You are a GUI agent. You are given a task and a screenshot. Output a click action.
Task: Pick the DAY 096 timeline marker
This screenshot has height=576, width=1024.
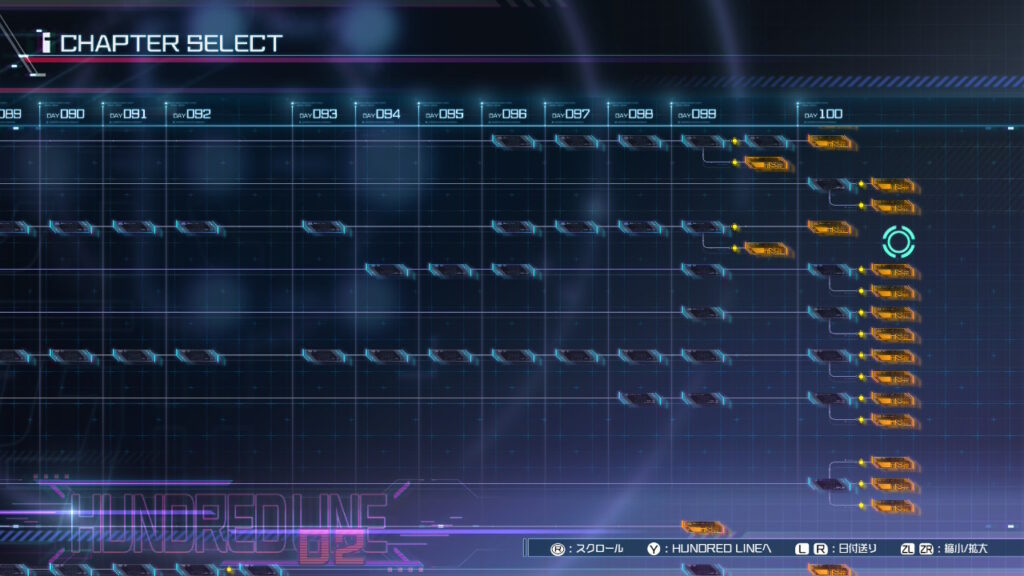[x=507, y=114]
